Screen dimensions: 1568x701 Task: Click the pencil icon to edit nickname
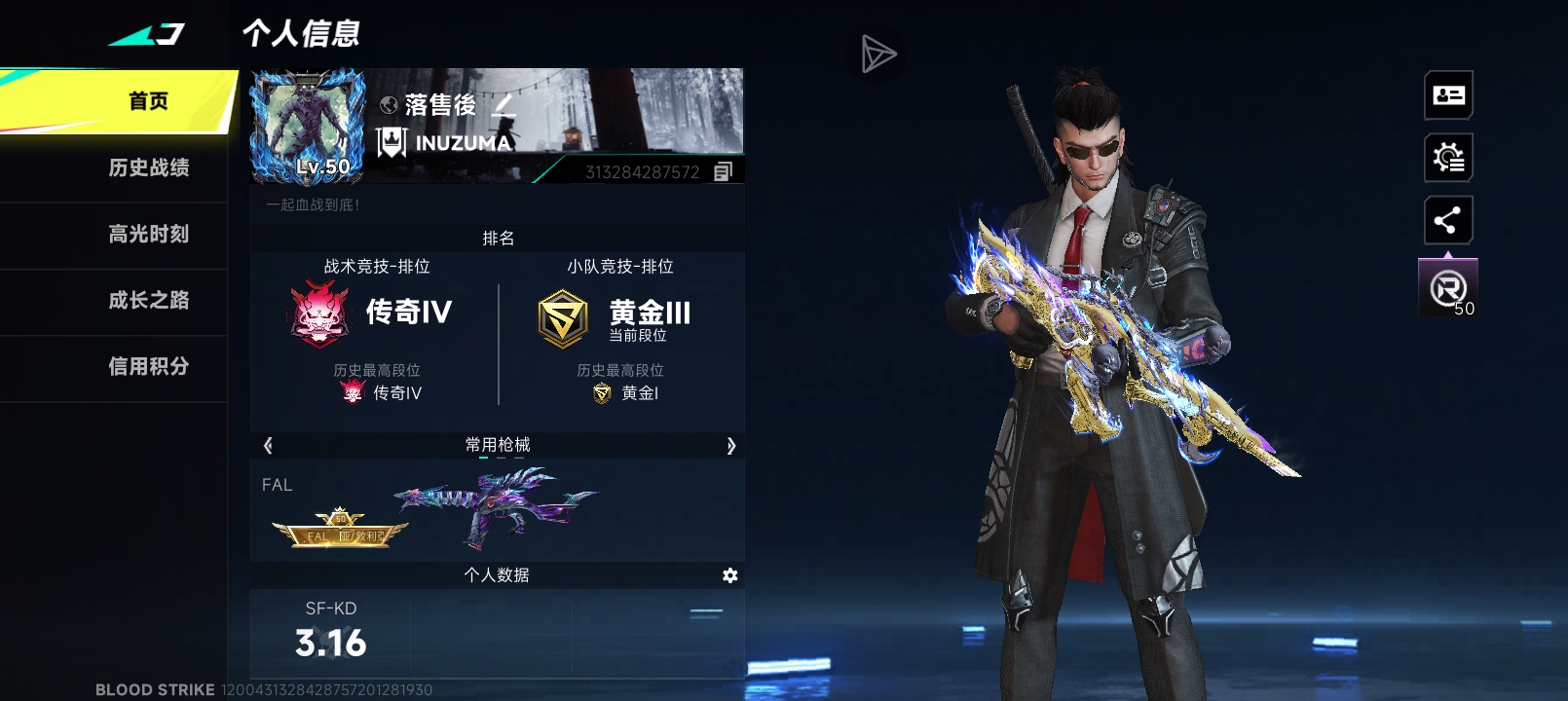[x=504, y=107]
